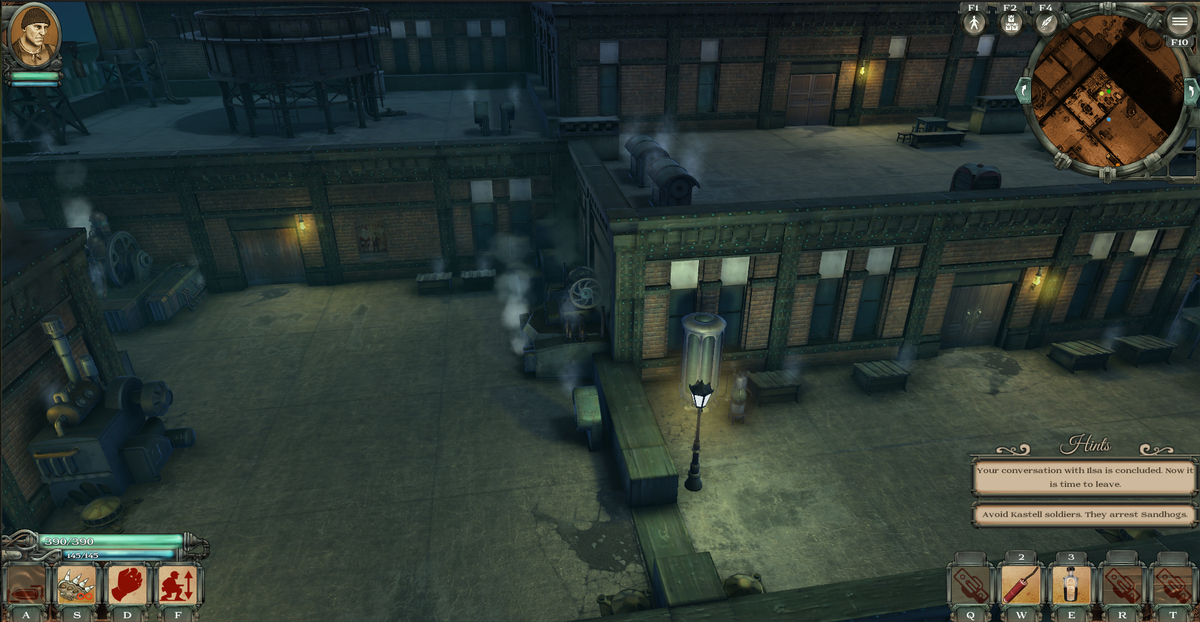This screenshot has width=1200, height=622.
Task: Open the main menu hamburger button
Action: point(1180,23)
